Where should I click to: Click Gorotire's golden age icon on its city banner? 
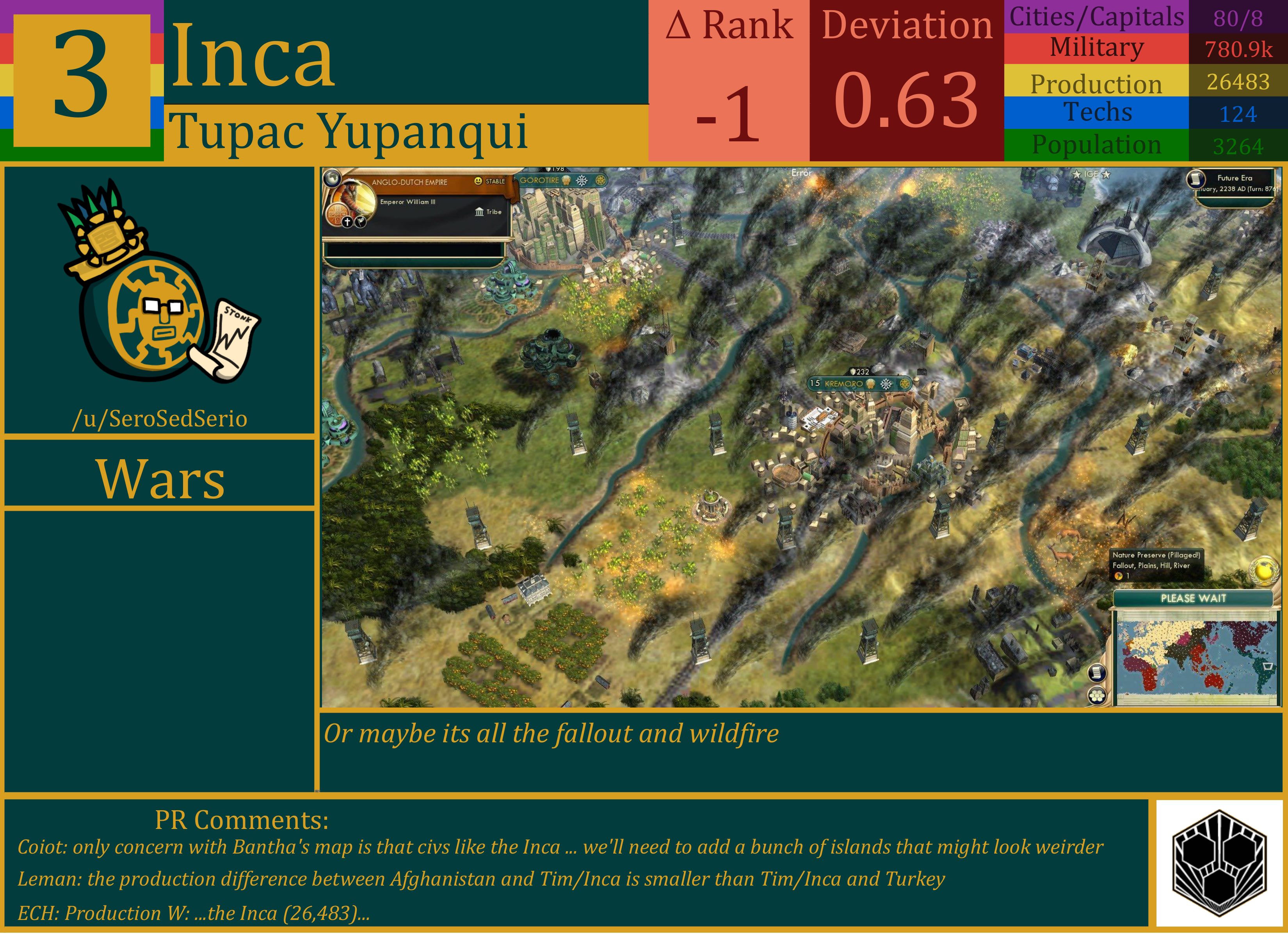point(601,181)
